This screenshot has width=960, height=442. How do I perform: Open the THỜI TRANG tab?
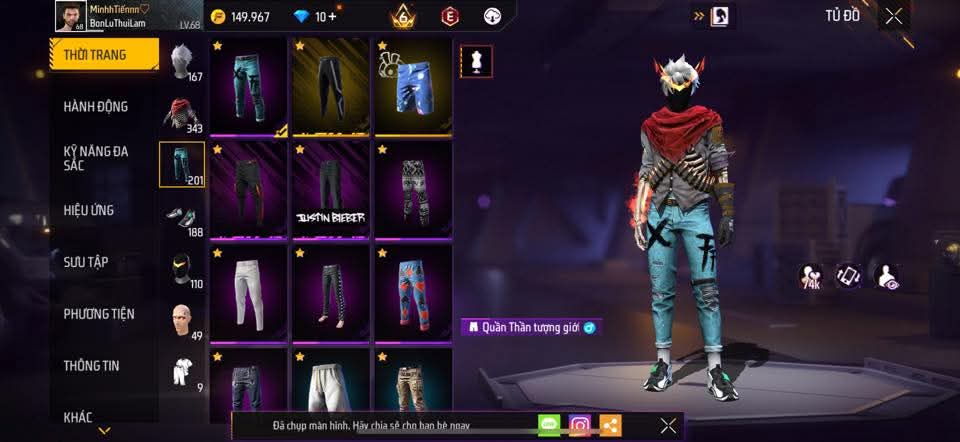pyautogui.click(x=103, y=54)
